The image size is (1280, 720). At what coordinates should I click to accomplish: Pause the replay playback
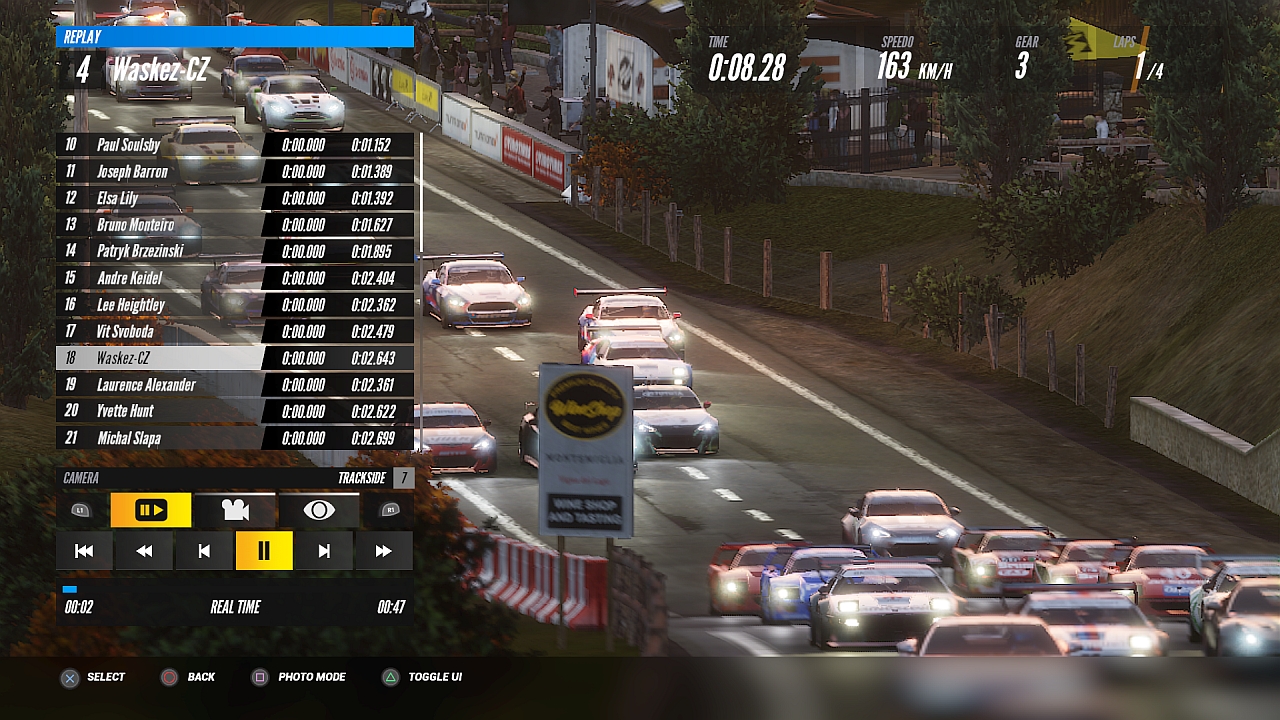(x=264, y=551)
